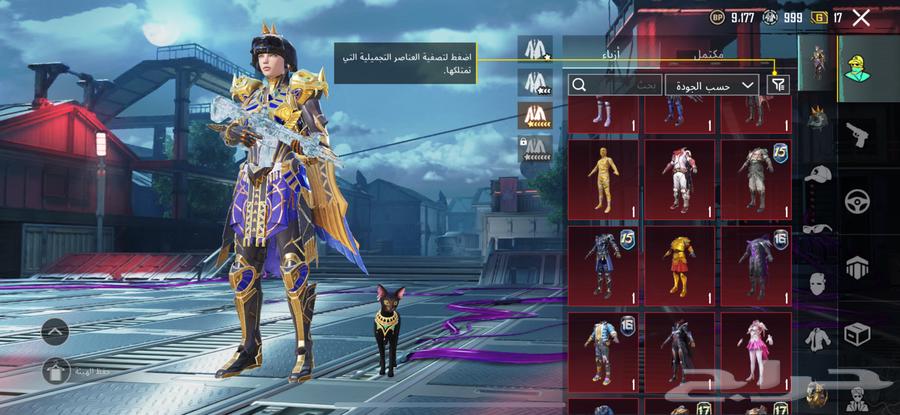Open the face mask category
Viewport: 900px width, 415px height.
click(818, 284)
